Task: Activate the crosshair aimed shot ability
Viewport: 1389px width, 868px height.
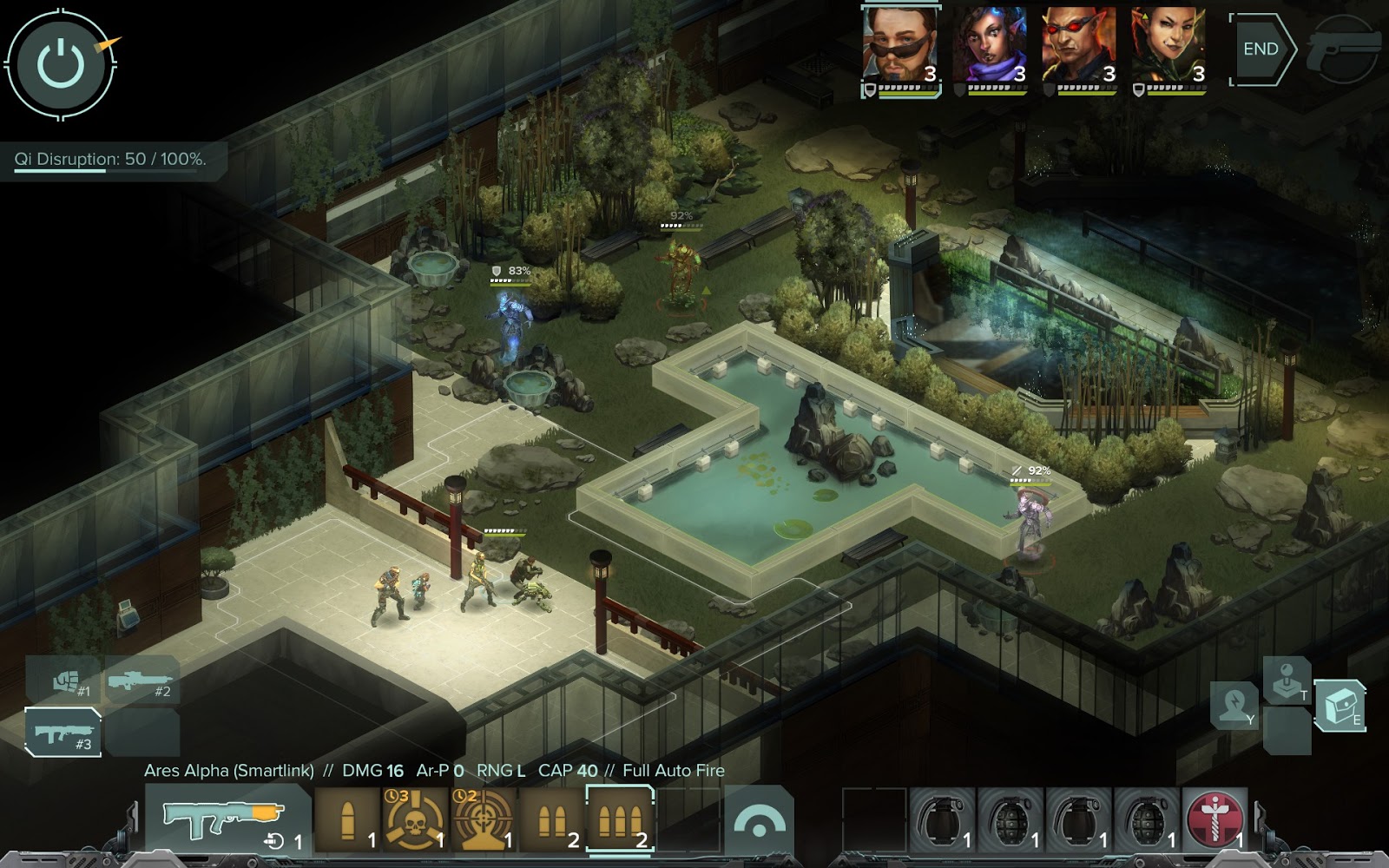Action: tap(483, 819)
